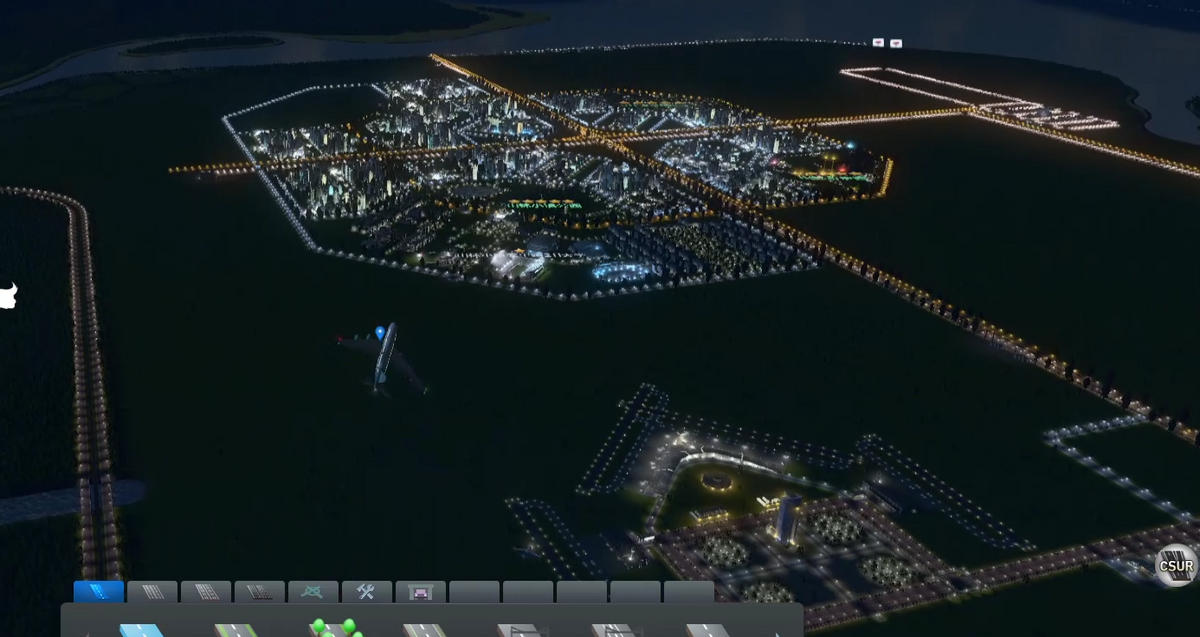Choose the tree-lined road thumbnail
The height and width of the screenshot is (637, 1200).
pos(335,628)
